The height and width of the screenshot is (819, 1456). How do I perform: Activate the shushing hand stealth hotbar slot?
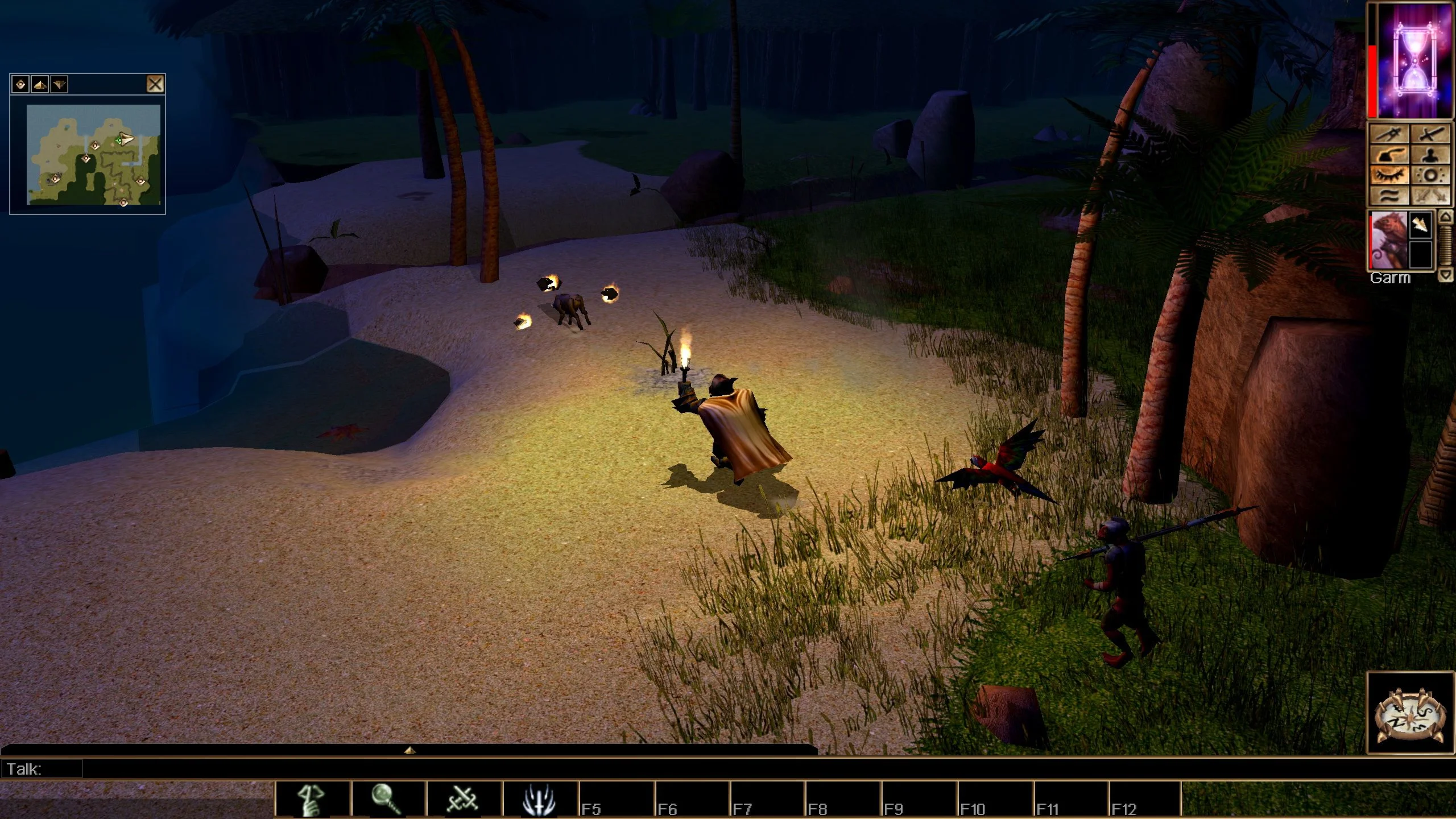pyautogui.click(x=312, y=799)
